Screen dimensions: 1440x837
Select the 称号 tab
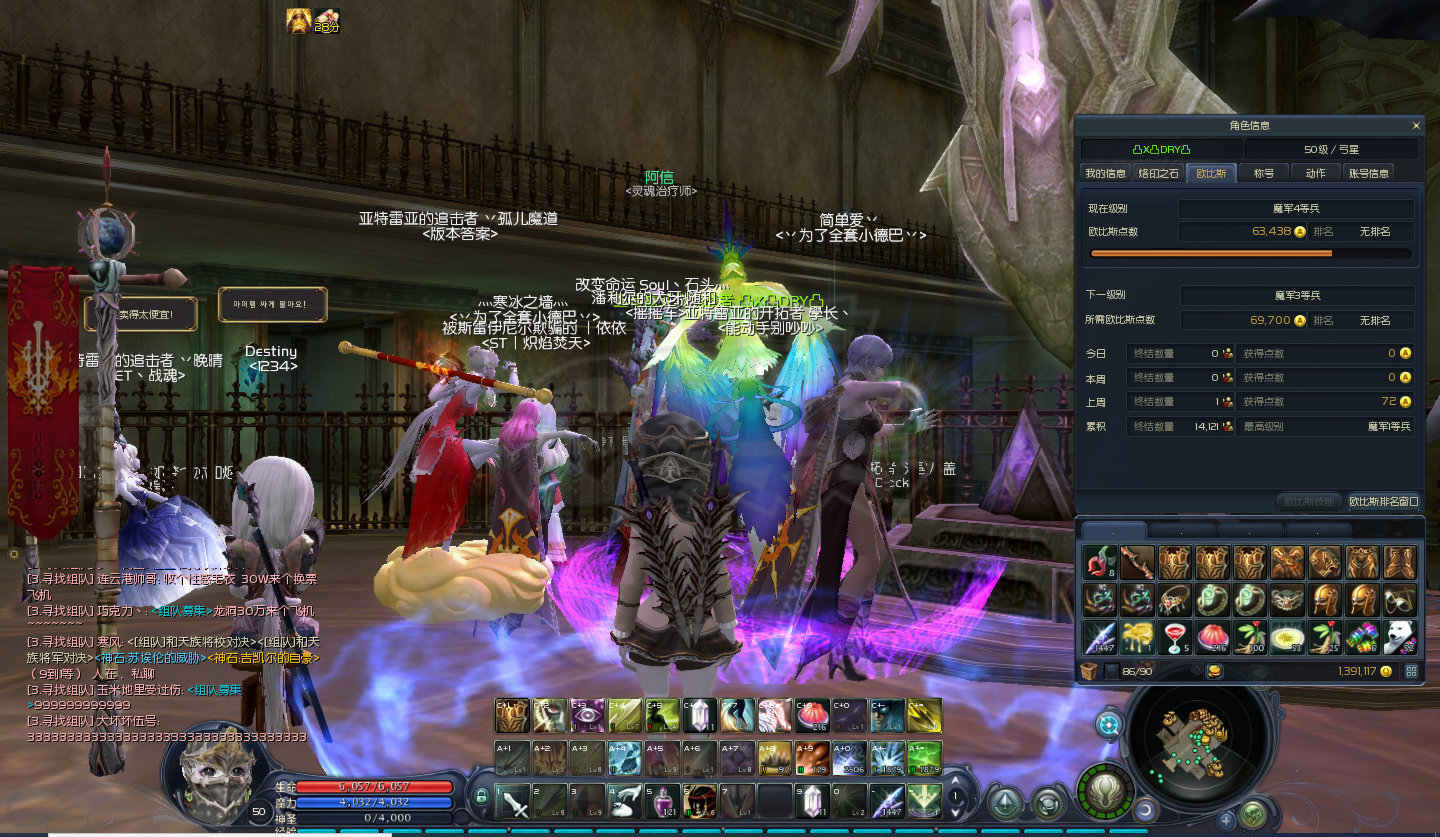1264,173
